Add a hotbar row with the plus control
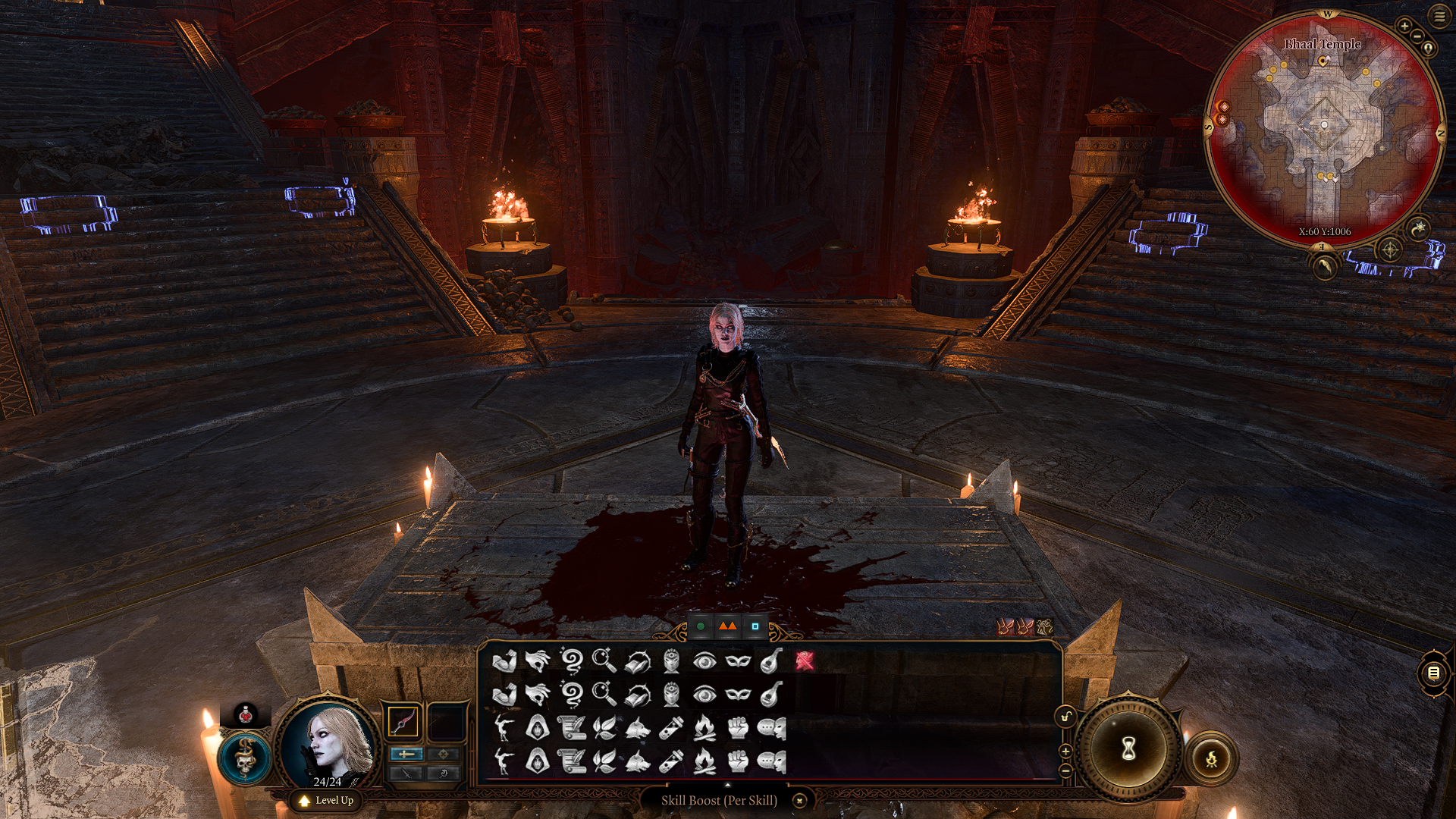Image resolution: width=1456 pixels, height=819 pixels. [1065, 752]
